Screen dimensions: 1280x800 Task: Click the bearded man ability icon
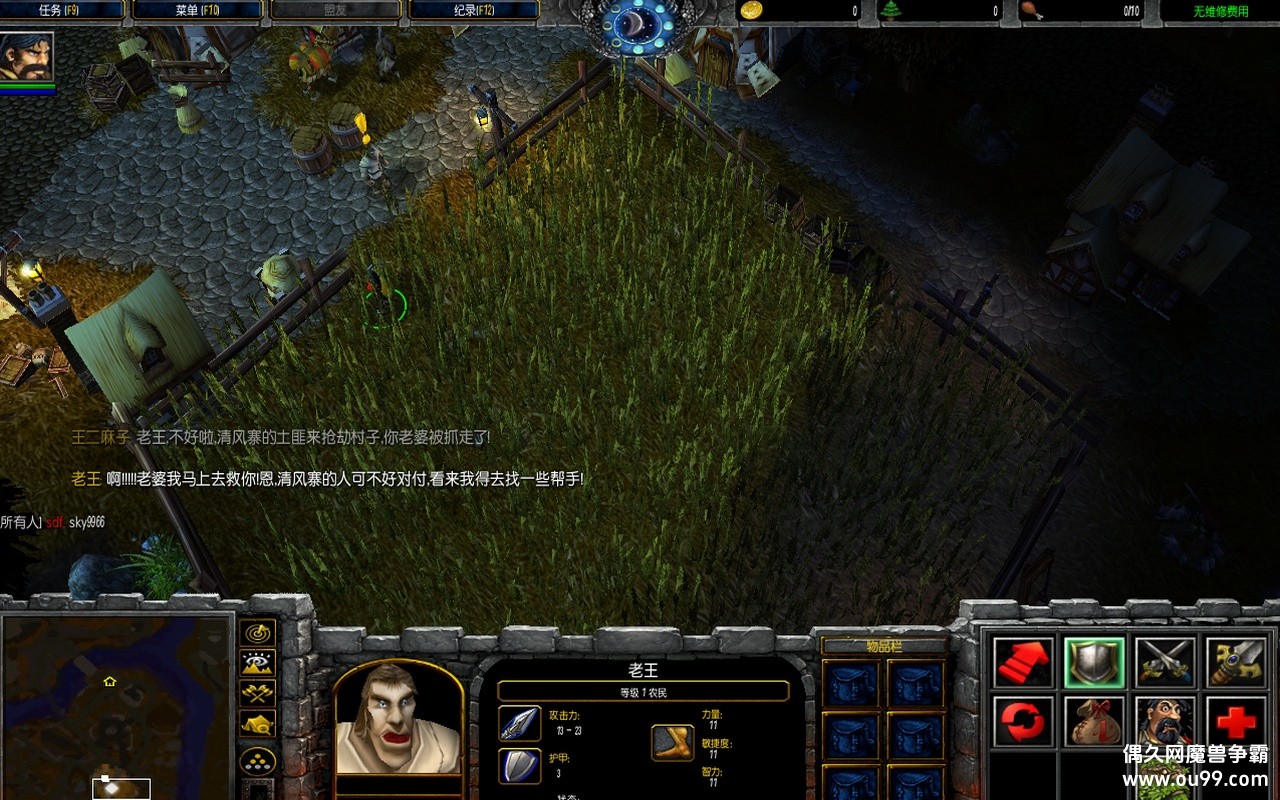pos(1165,720)
